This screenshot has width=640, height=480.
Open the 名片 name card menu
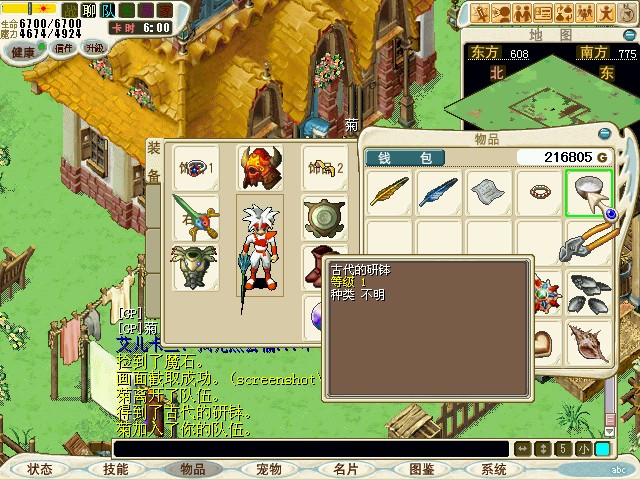pos(345,468)
